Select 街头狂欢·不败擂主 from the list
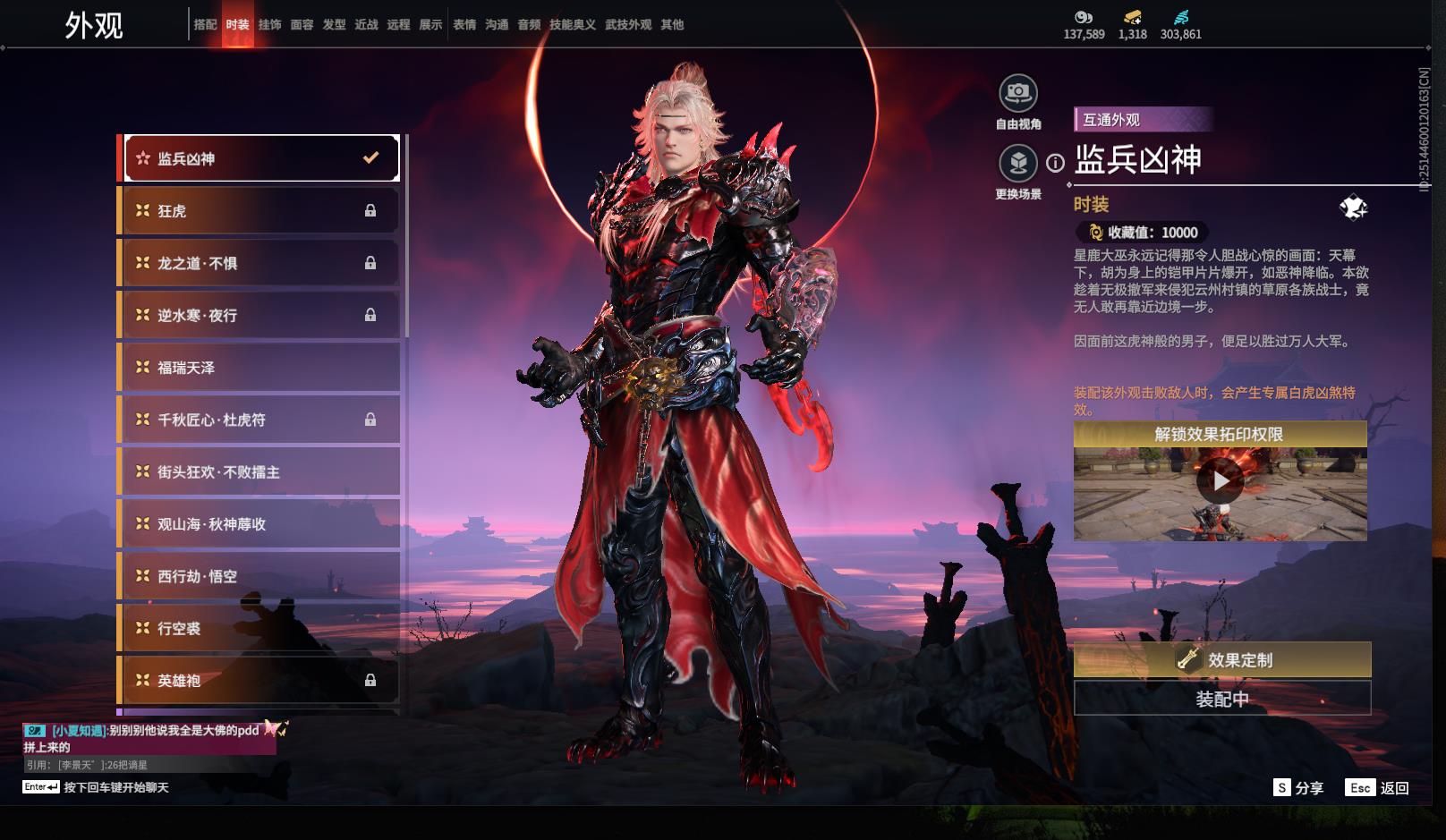 [259, 472]
